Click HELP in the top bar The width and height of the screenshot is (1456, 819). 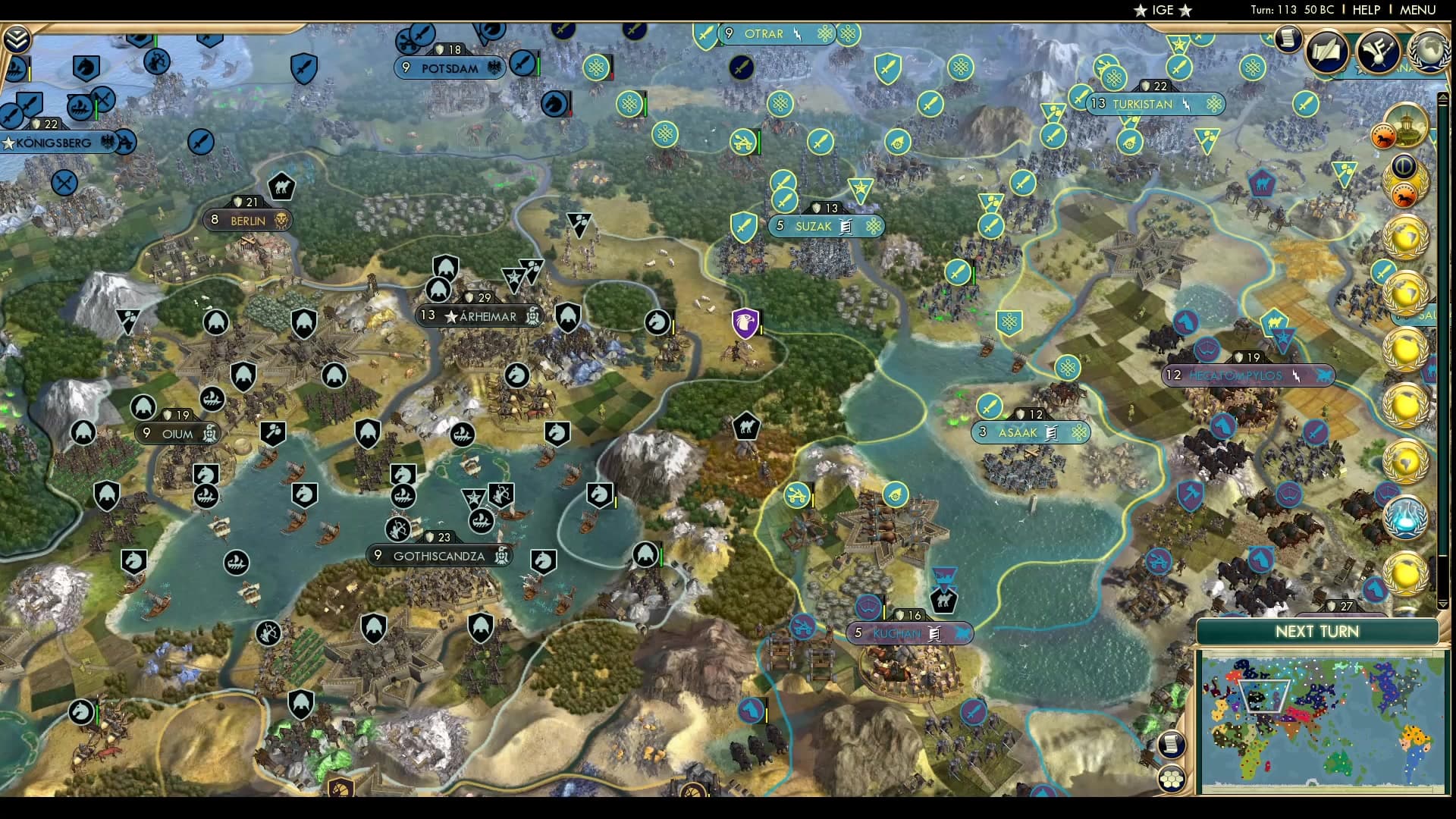coord(1365,11)
